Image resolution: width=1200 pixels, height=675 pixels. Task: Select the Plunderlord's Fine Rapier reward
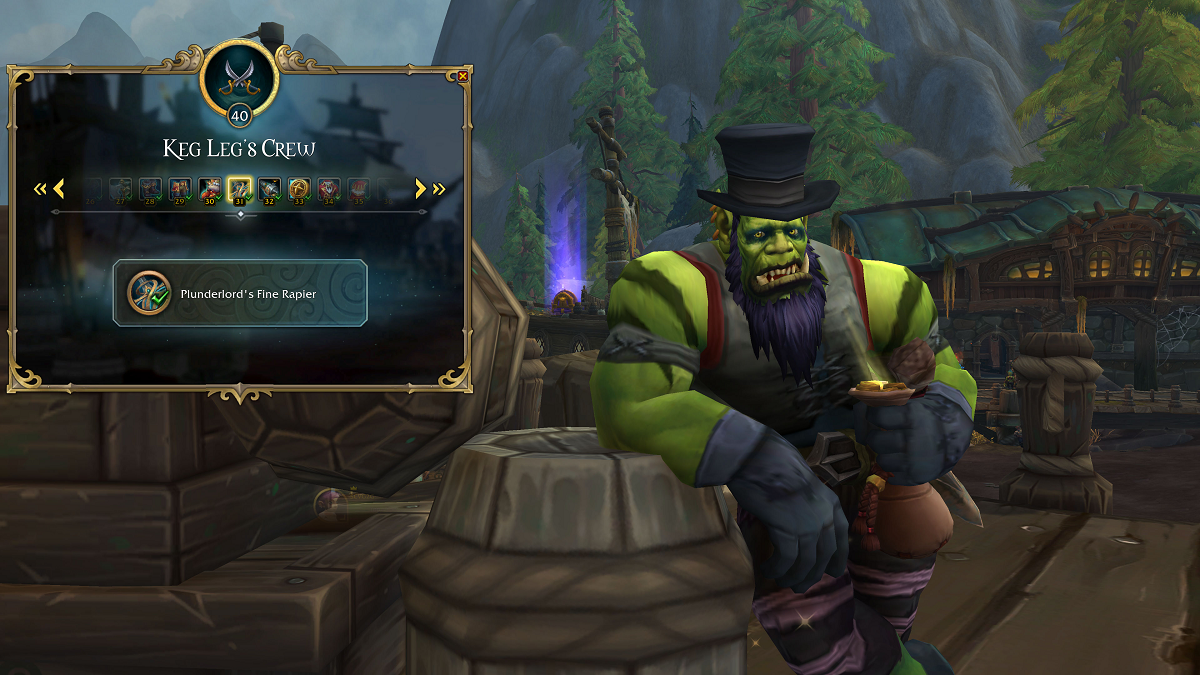tap(240, 293)
